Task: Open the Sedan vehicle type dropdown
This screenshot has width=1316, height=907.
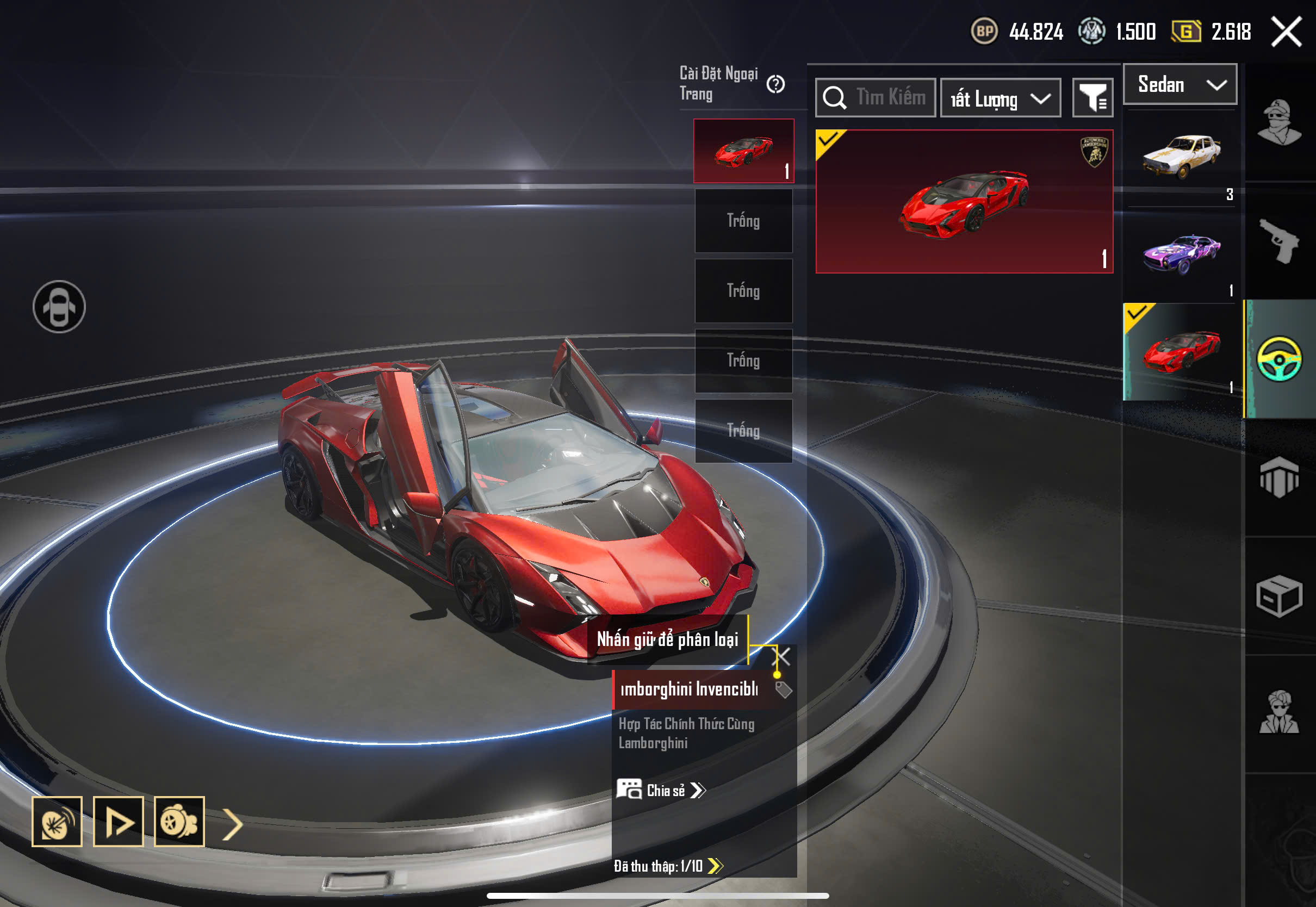Action: point(1180,85)
